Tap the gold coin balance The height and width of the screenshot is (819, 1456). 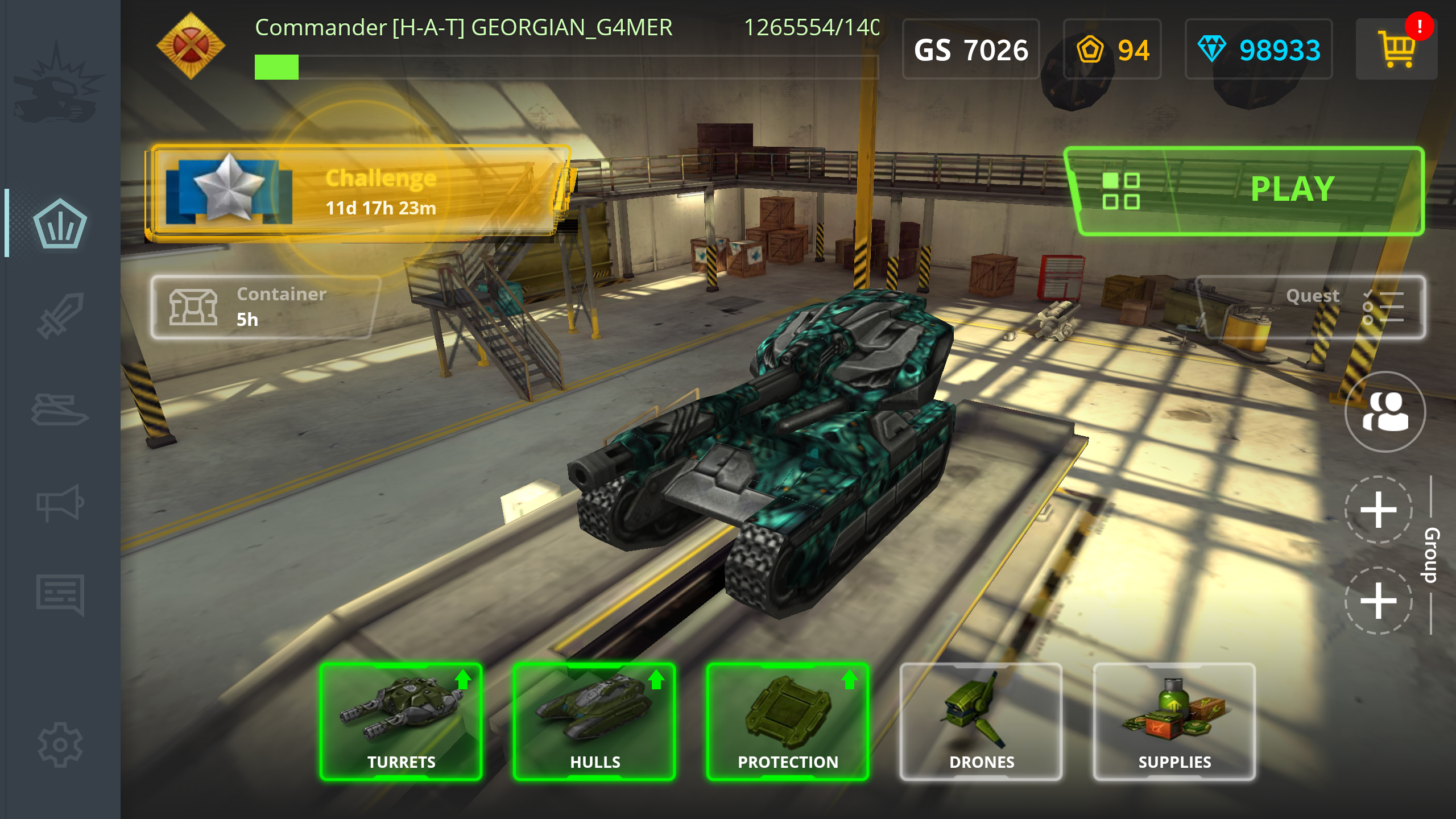(1112, 50)
